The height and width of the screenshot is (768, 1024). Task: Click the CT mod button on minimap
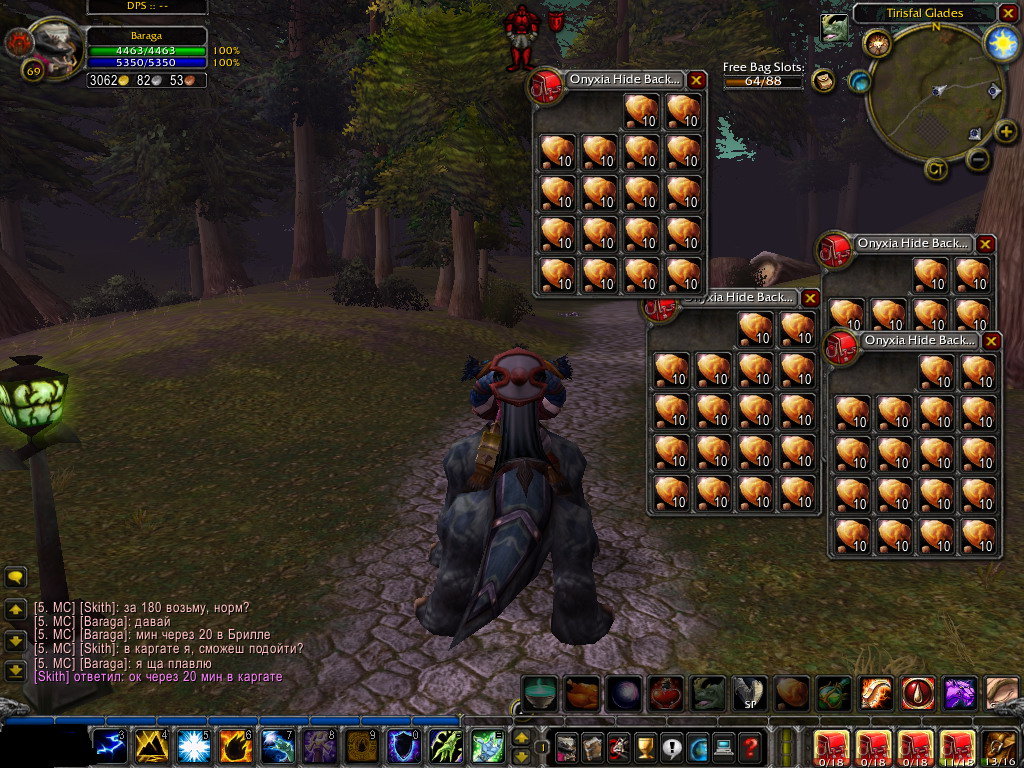point(936,168)
